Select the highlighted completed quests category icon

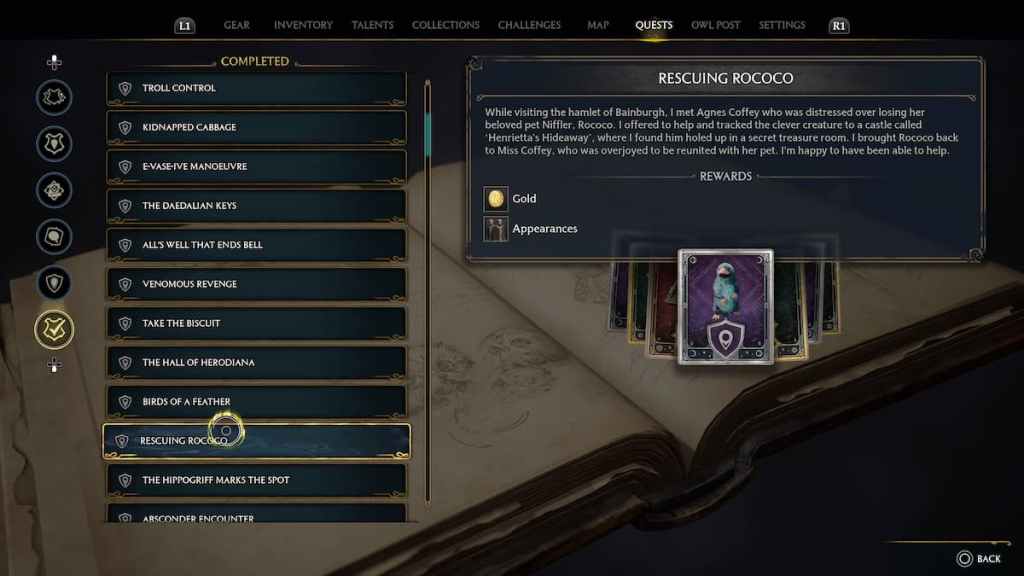54,329
